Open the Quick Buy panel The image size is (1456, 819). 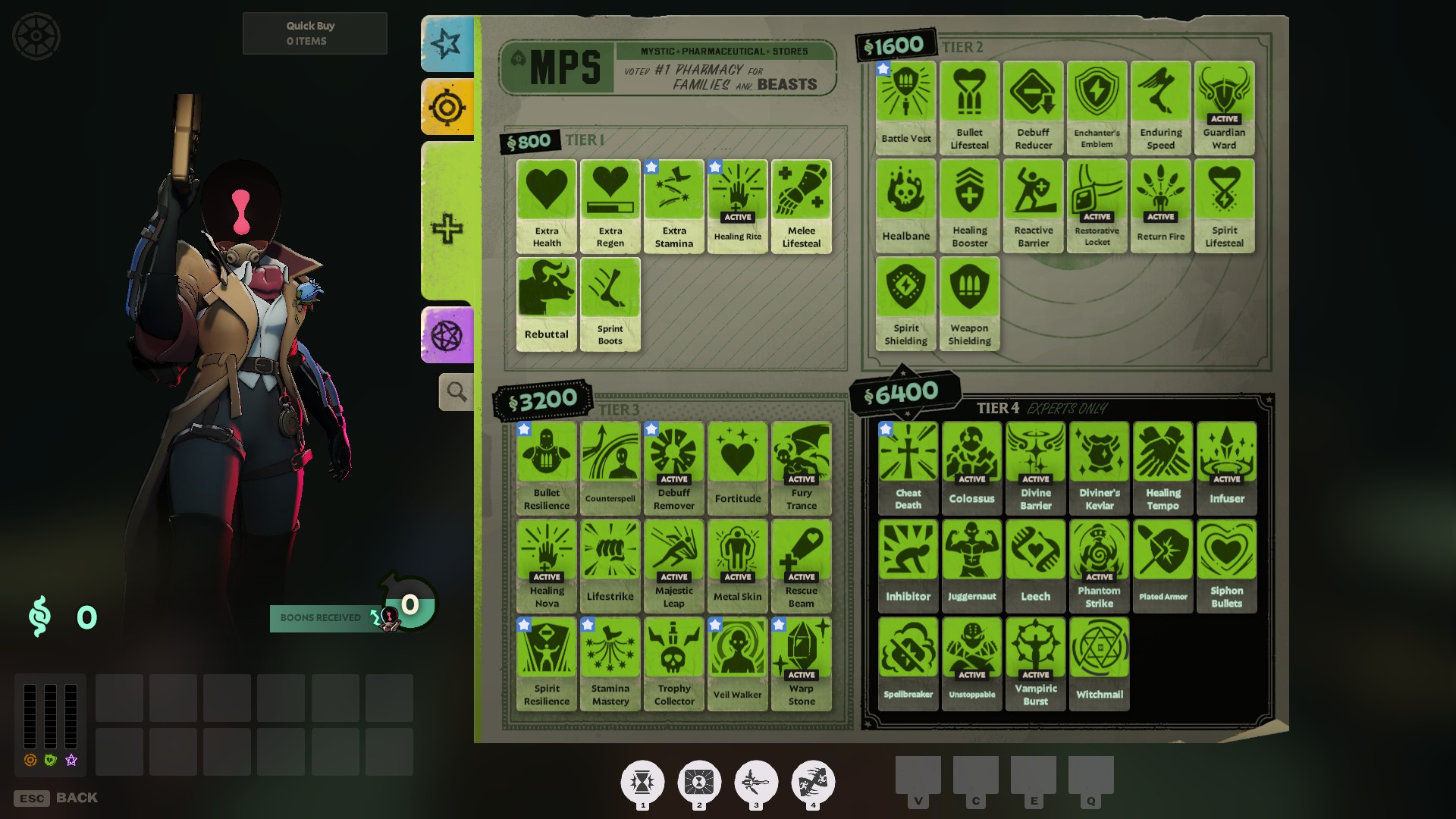314,33
